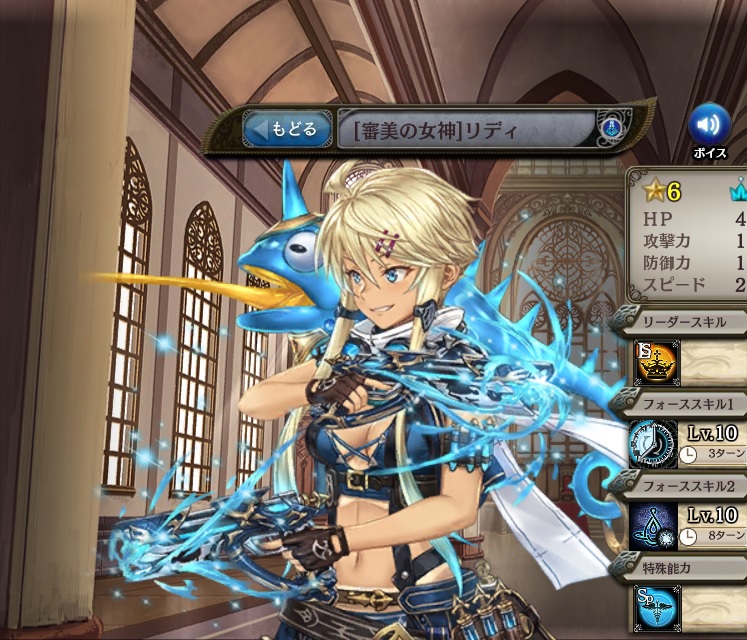View Force Skill 1 icon details

tap(654, 444)
